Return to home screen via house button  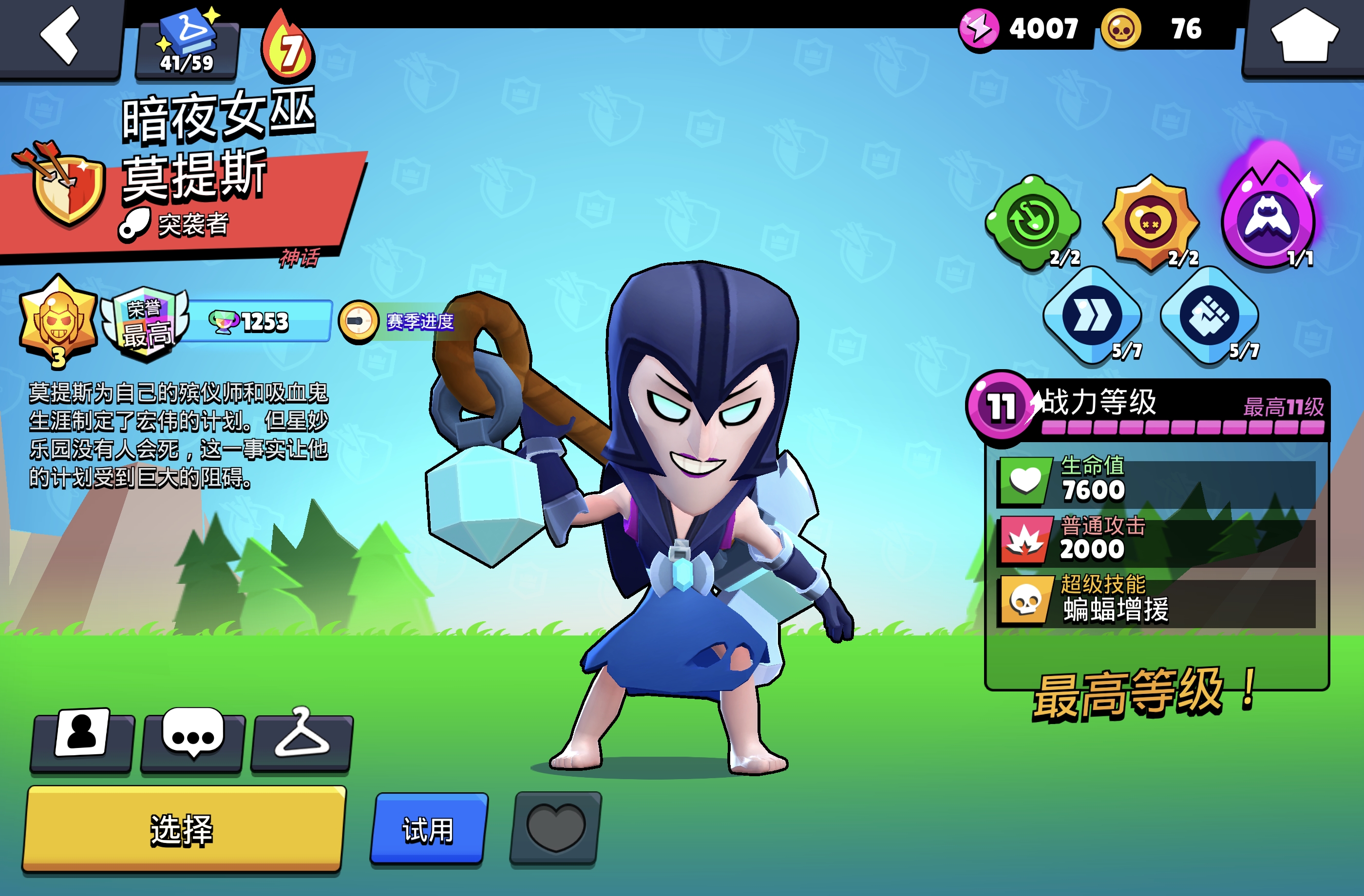1305,37
